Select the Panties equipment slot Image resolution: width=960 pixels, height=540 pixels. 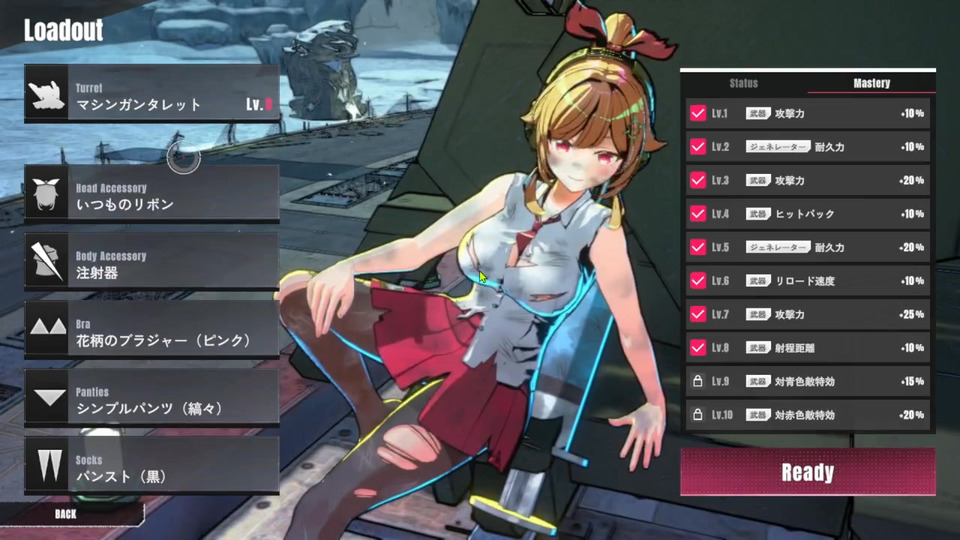click(152, 400)
